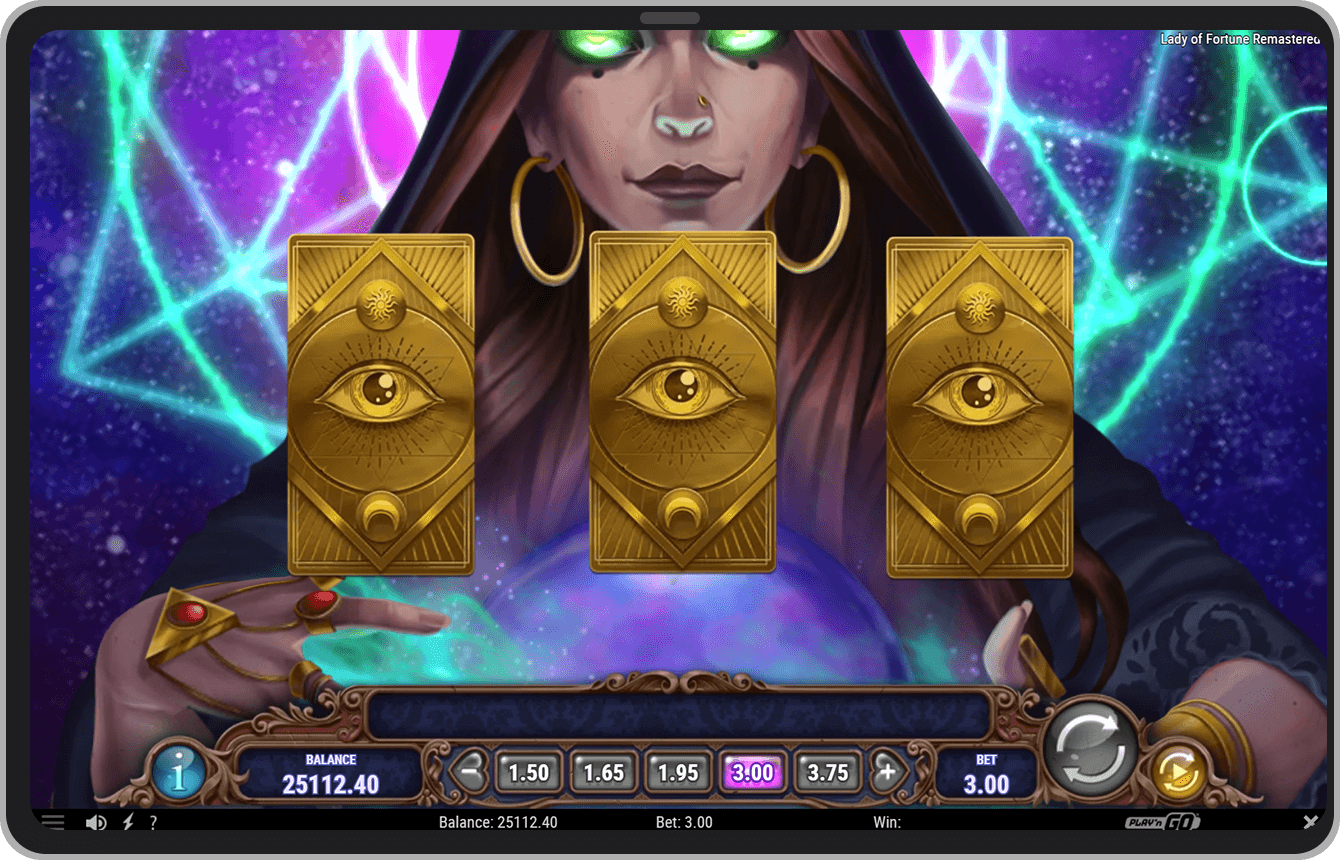This screenshot has width=1340, height=860.
Task: Open help using the question mark icon
Action: 153,822
